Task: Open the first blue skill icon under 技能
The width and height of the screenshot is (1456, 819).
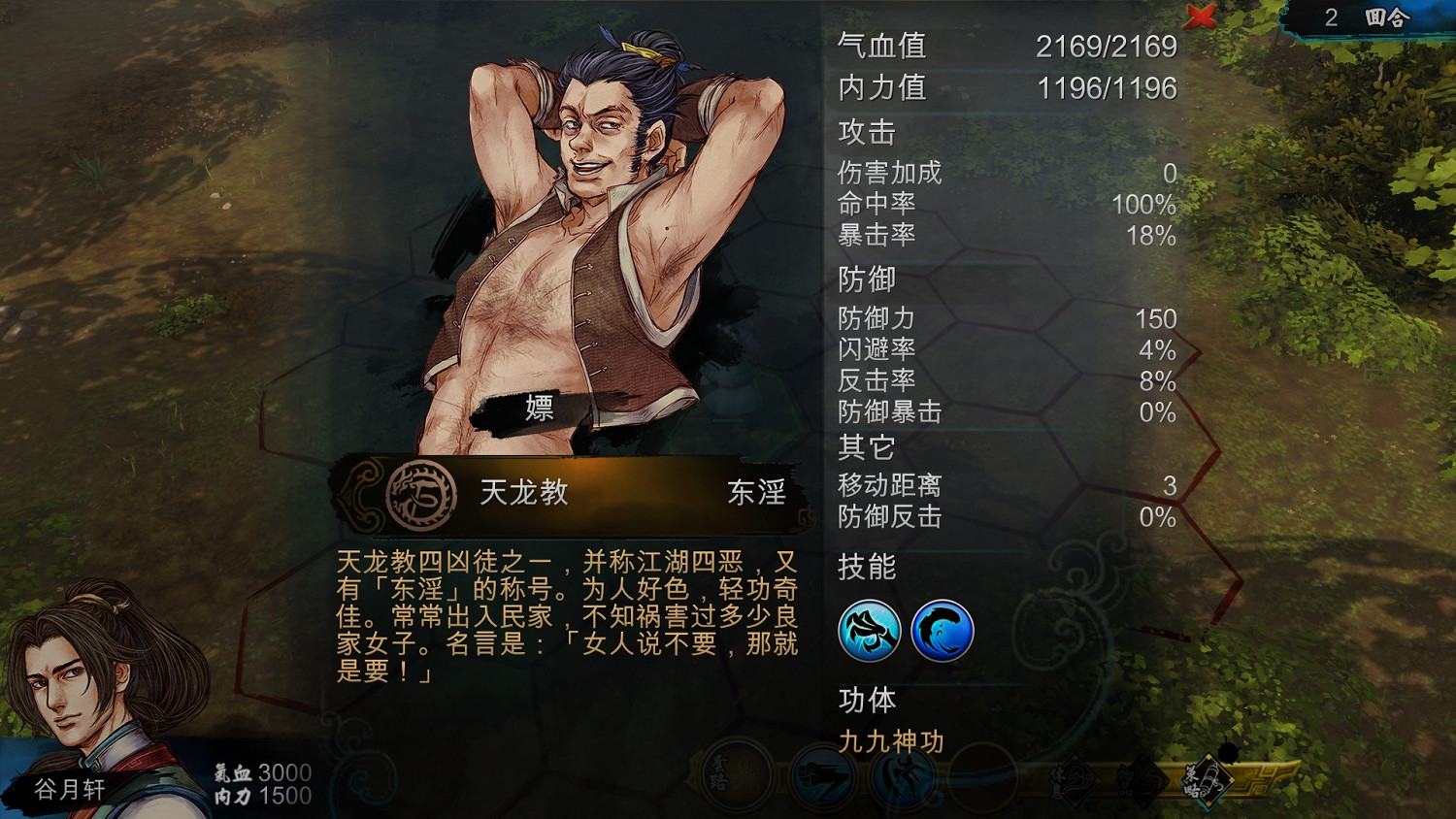Action: [x=871, y=630]
